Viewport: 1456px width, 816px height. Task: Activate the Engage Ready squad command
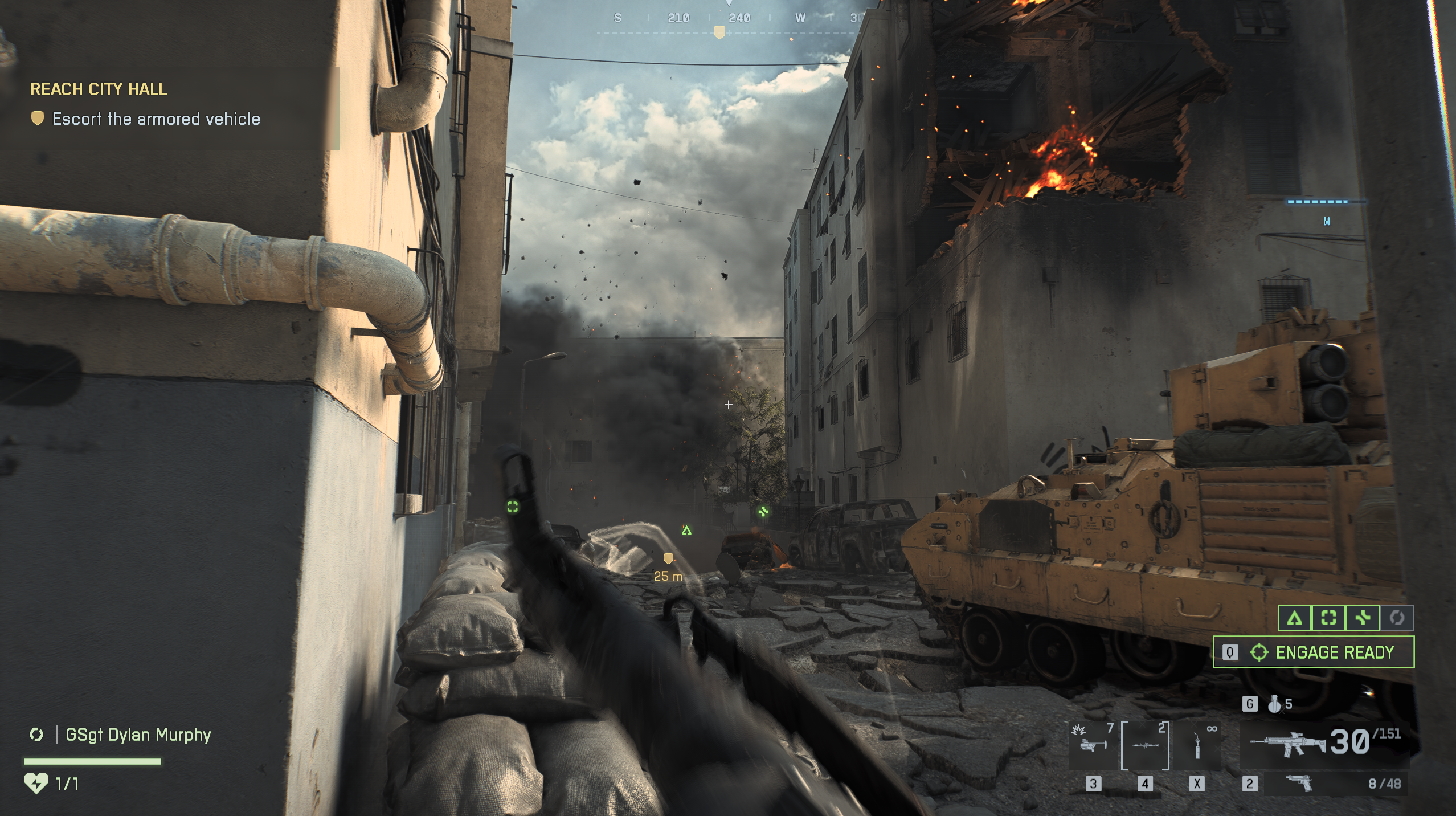coord(1313,652)
